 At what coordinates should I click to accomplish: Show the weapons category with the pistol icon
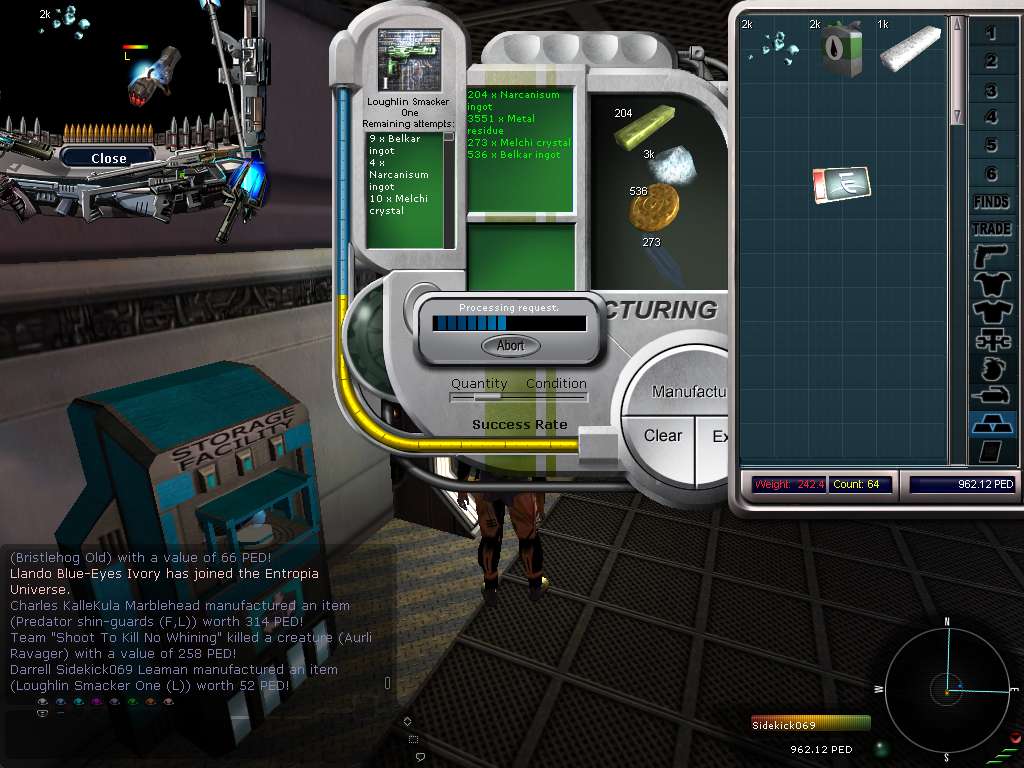(x=991, y=257)
